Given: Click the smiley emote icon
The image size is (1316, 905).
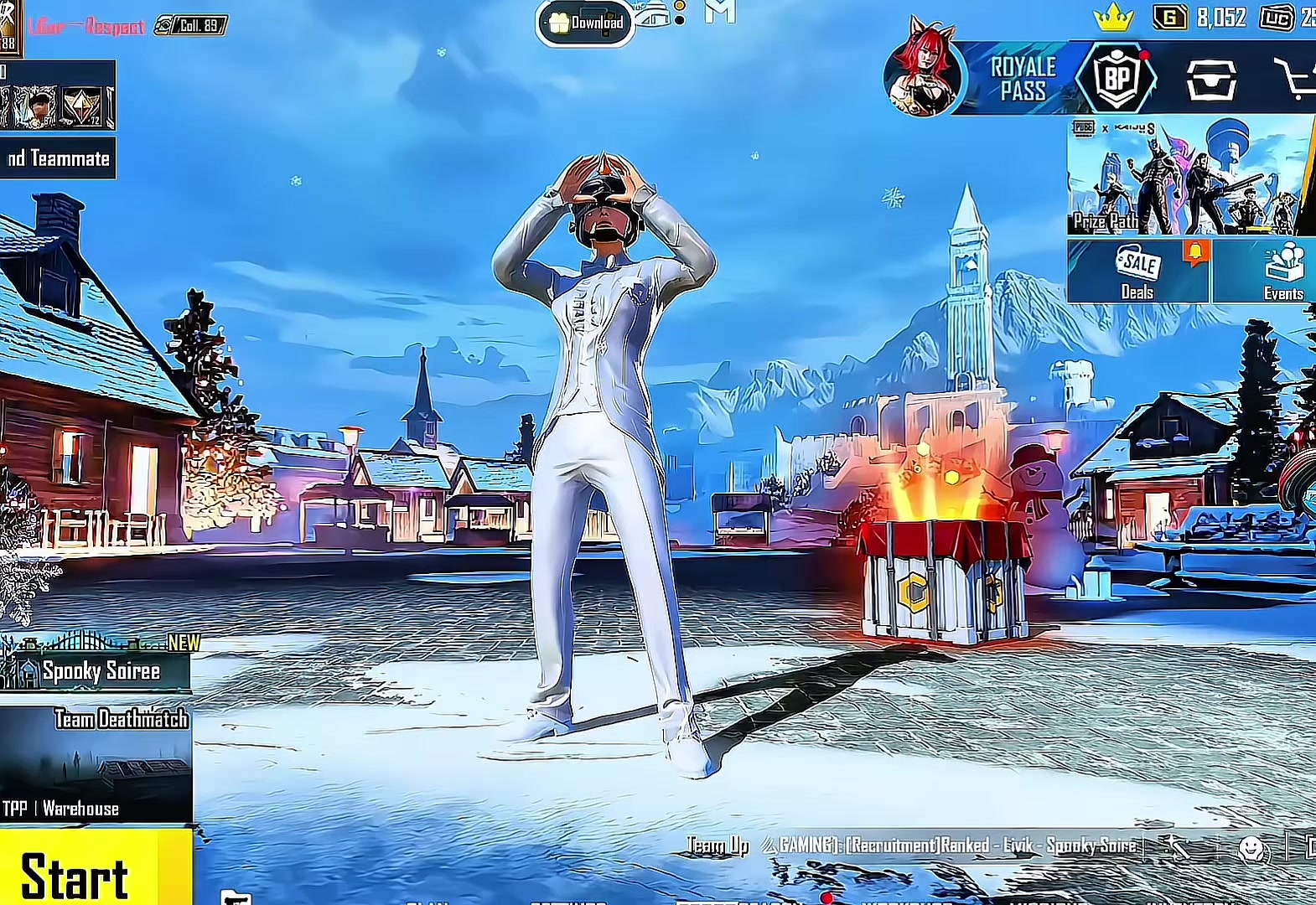Looking at the screenshot, I should (x=1252, y=849).
